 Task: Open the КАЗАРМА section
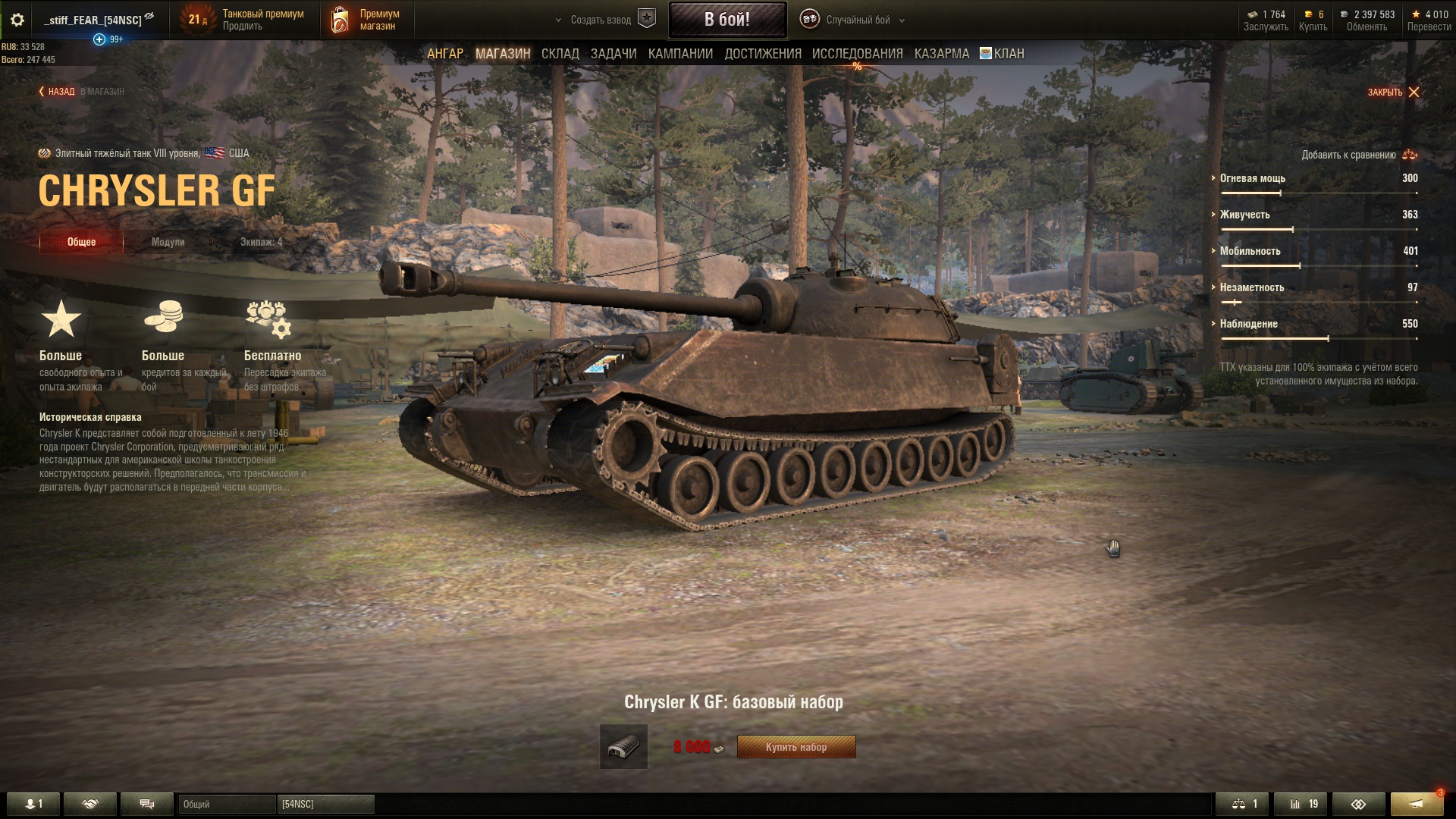(941, 54)
